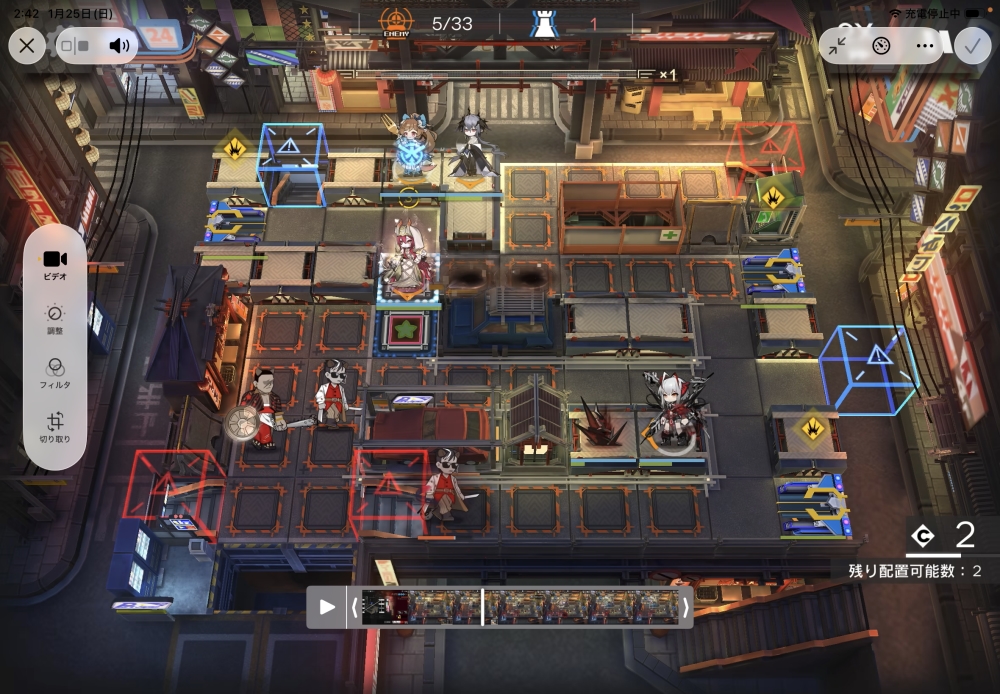This screenshot has height=694, width=1000.
Task: Switch to the 調整 adjust tool
Action: pyautogui.click(x=55, y=319)
